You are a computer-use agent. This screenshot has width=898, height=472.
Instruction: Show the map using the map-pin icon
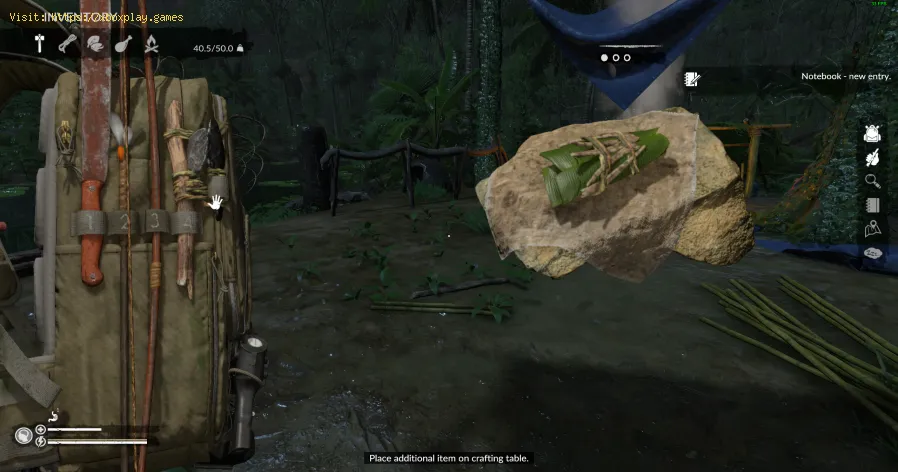click(x=872, y=229)
